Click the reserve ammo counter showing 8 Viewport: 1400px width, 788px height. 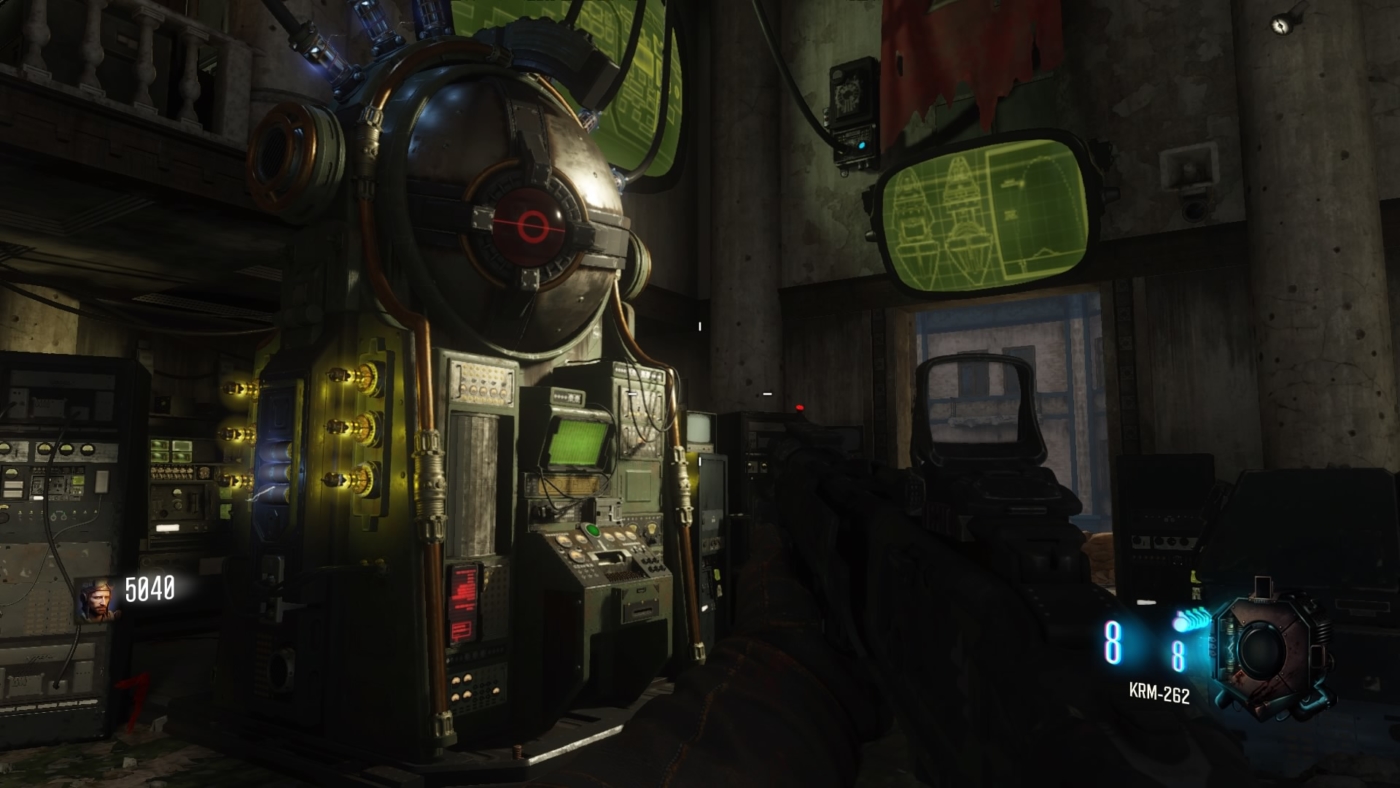[x=1180, y=657]
